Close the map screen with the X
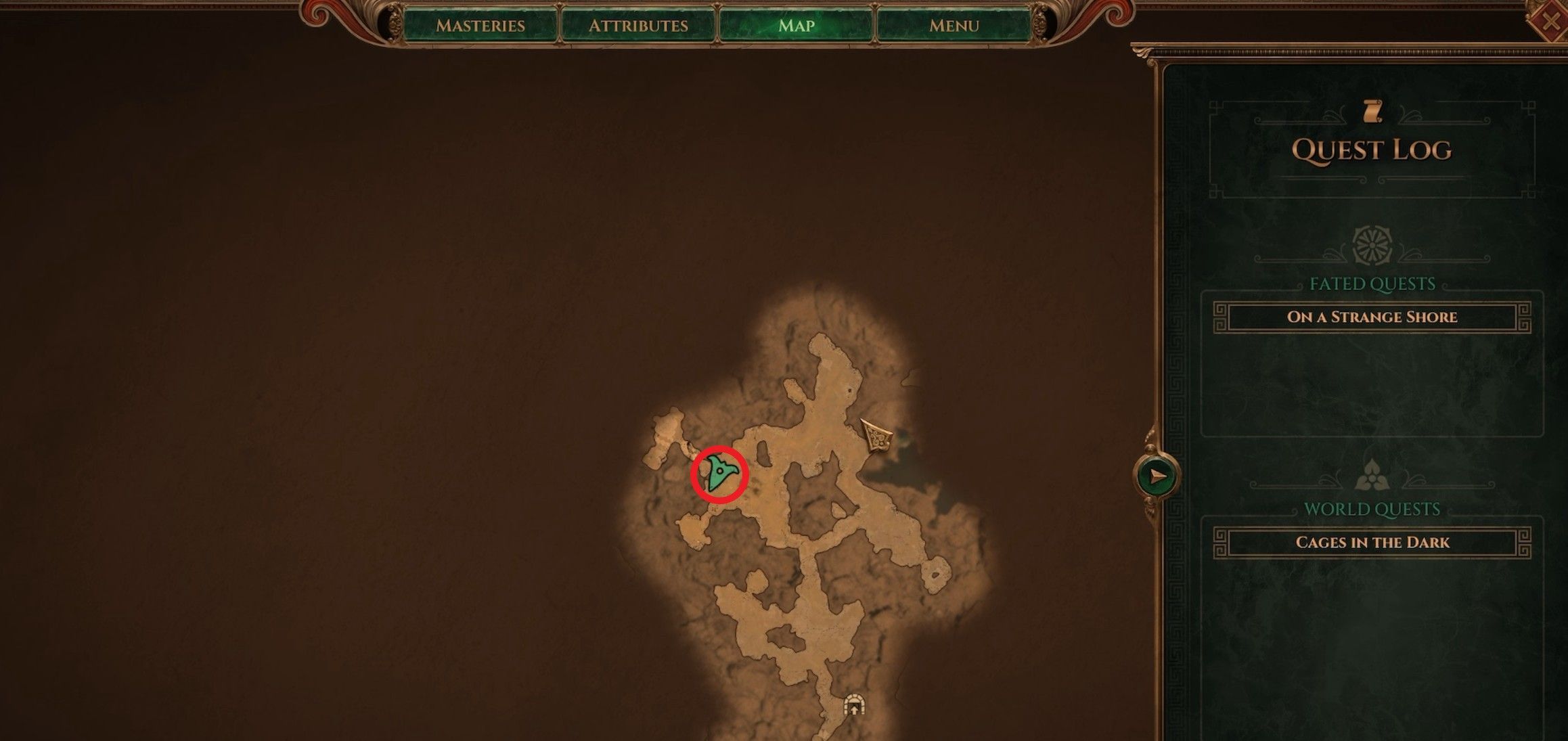Image resolution: width=1568 pixels, height=741 pixels. coord(1550,22)
